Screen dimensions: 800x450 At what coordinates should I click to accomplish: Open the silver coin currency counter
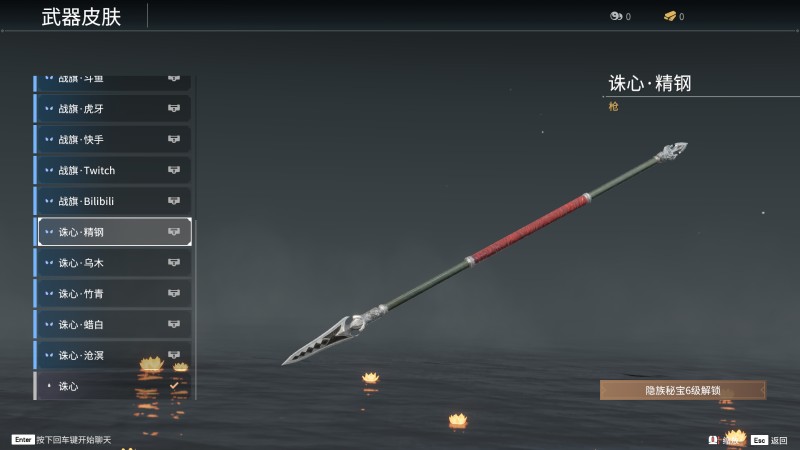click(x=620, y=16)
